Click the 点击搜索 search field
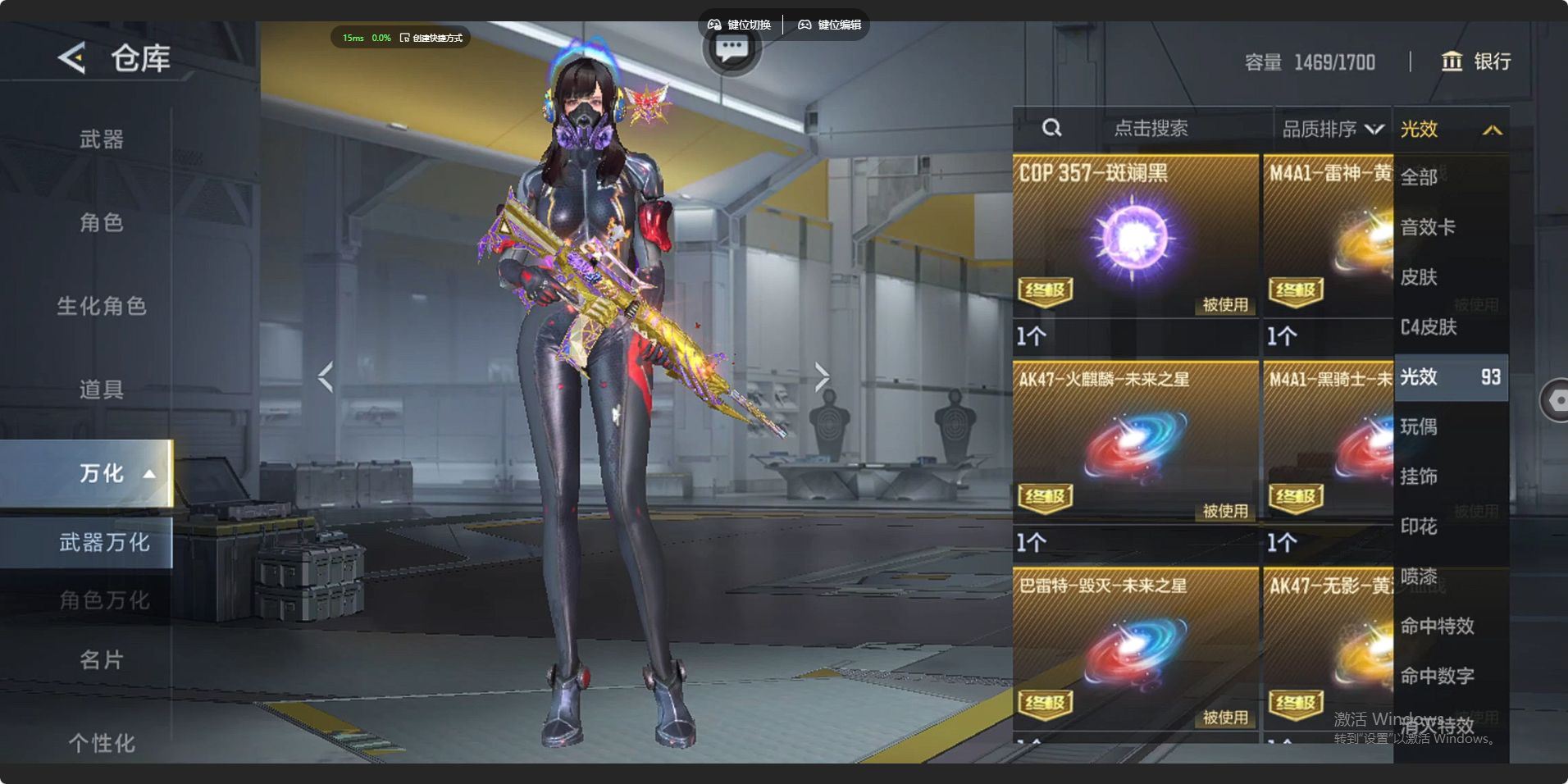 (x=1150, y=129)
